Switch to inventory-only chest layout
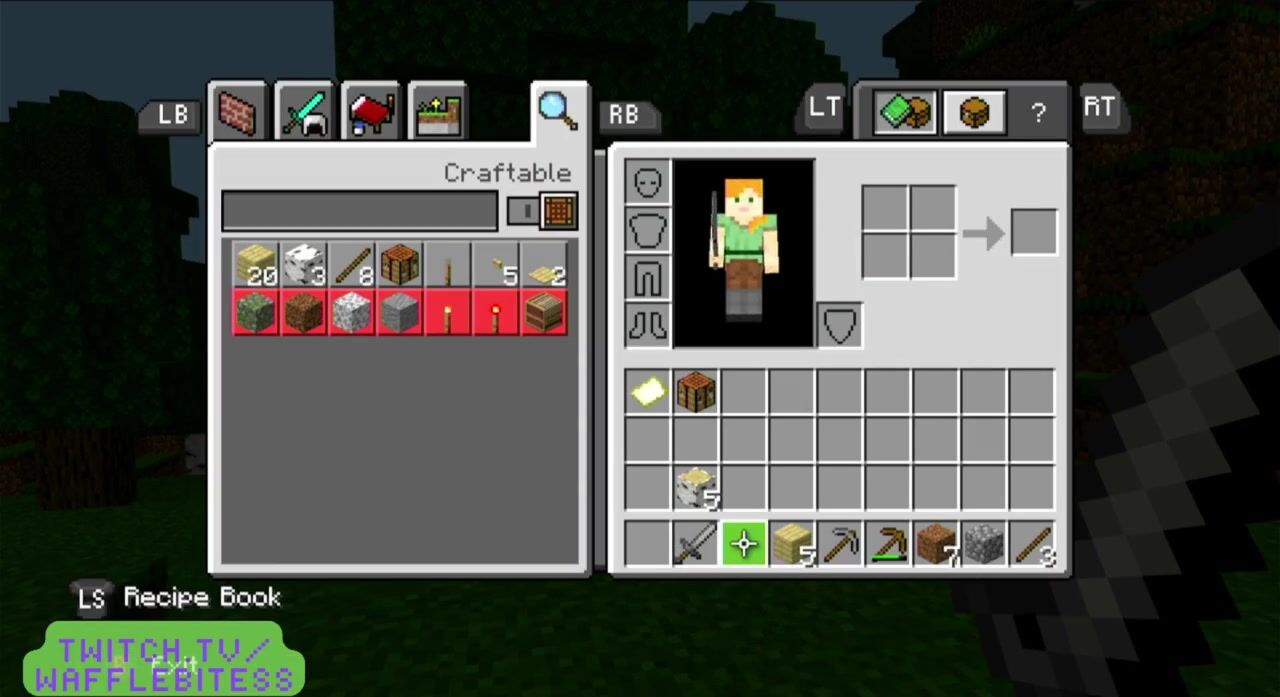1280x697 pixels. [973, 112]
